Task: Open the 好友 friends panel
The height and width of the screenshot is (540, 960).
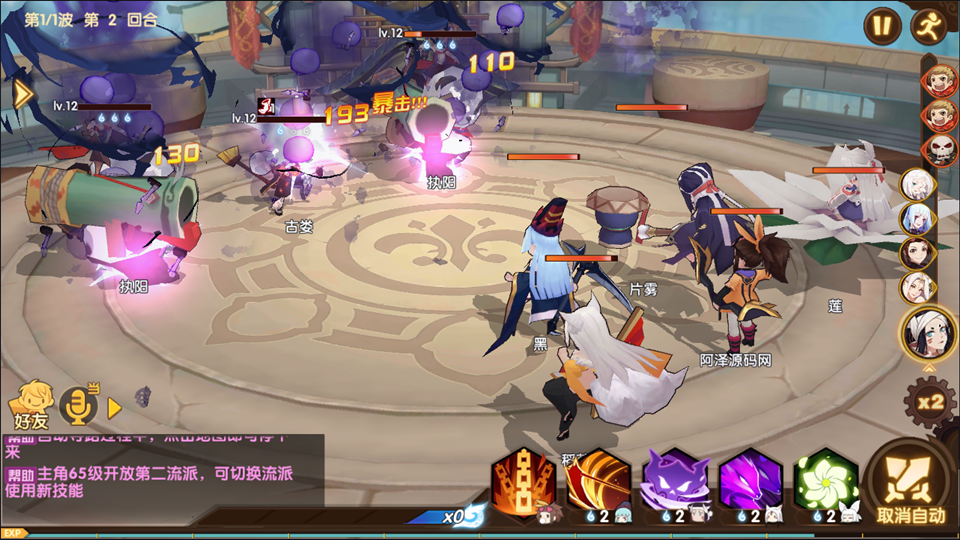Action: [x=30, y=402]
